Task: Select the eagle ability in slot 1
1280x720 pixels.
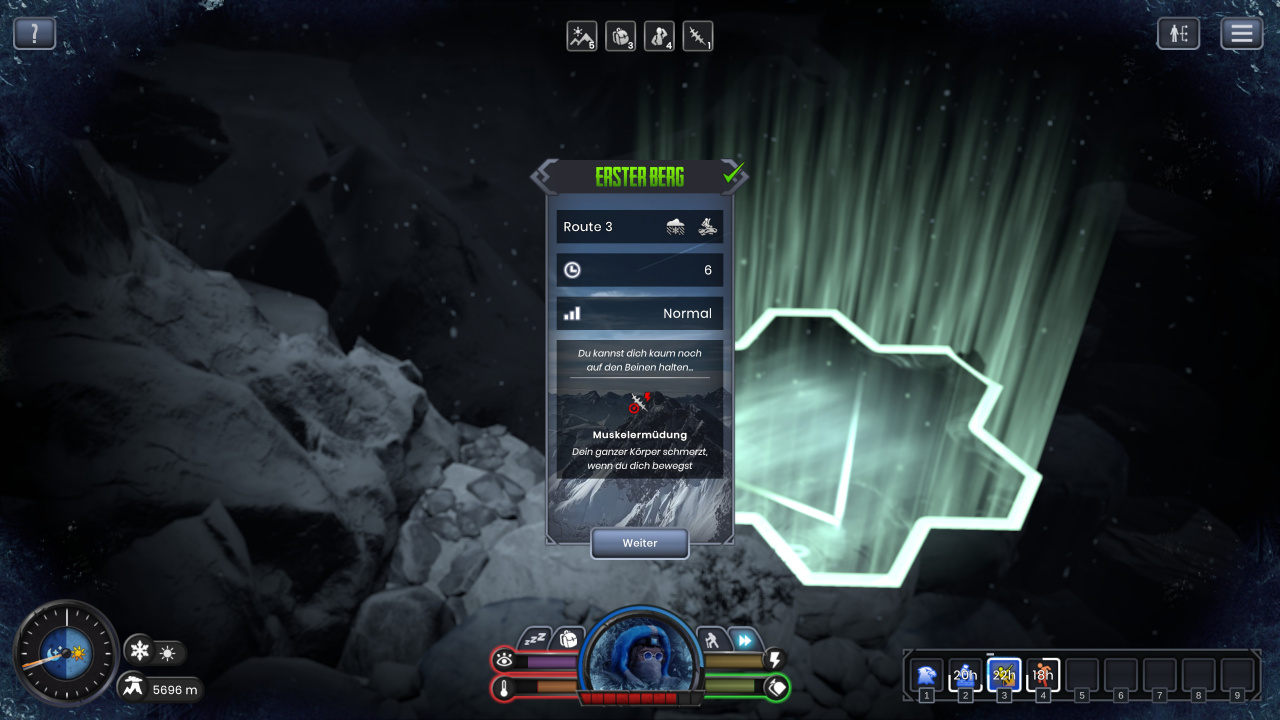Action: click(927, 674)
